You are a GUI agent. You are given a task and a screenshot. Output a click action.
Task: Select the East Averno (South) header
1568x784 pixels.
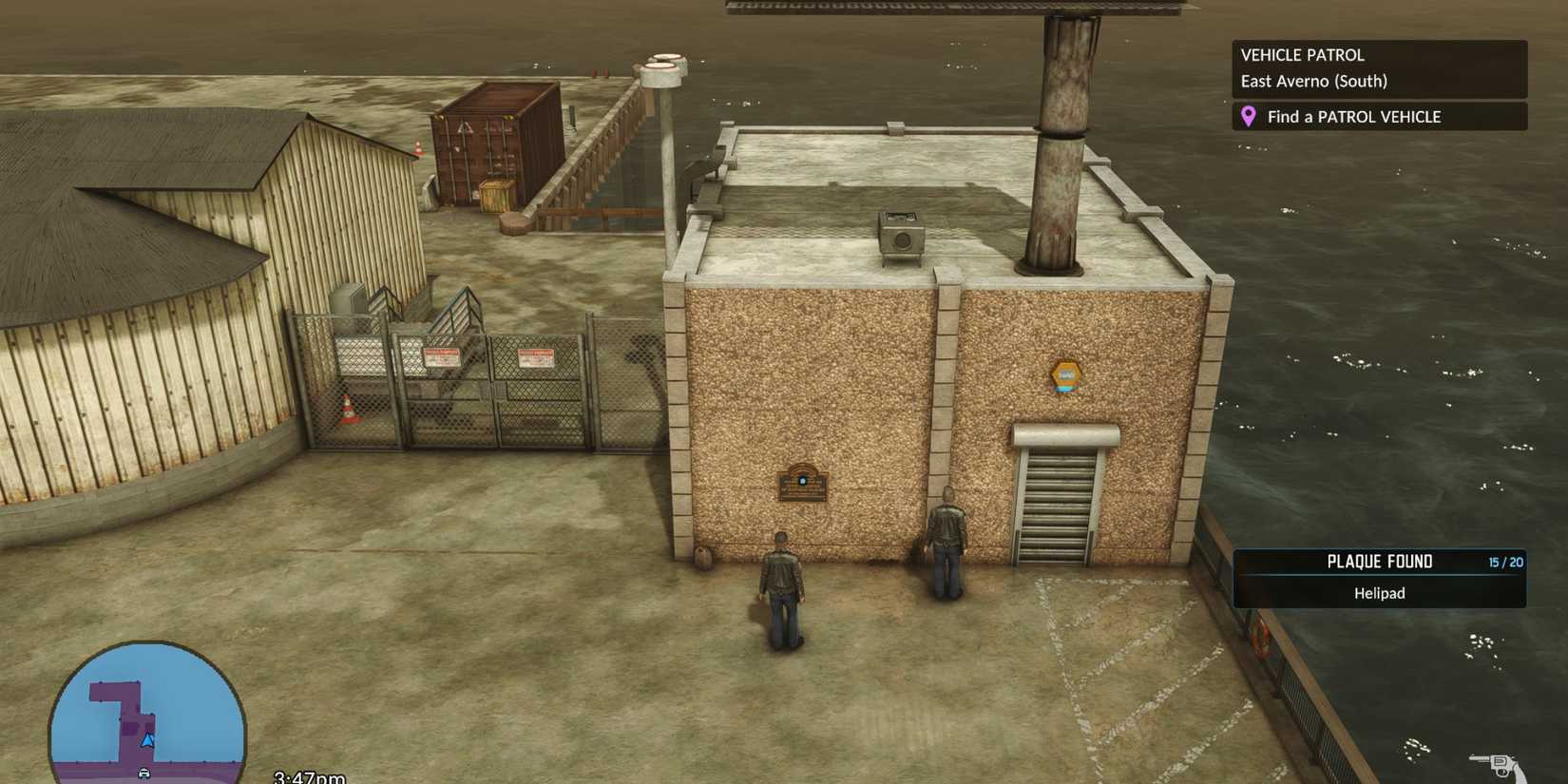(x=1312, y=81)
